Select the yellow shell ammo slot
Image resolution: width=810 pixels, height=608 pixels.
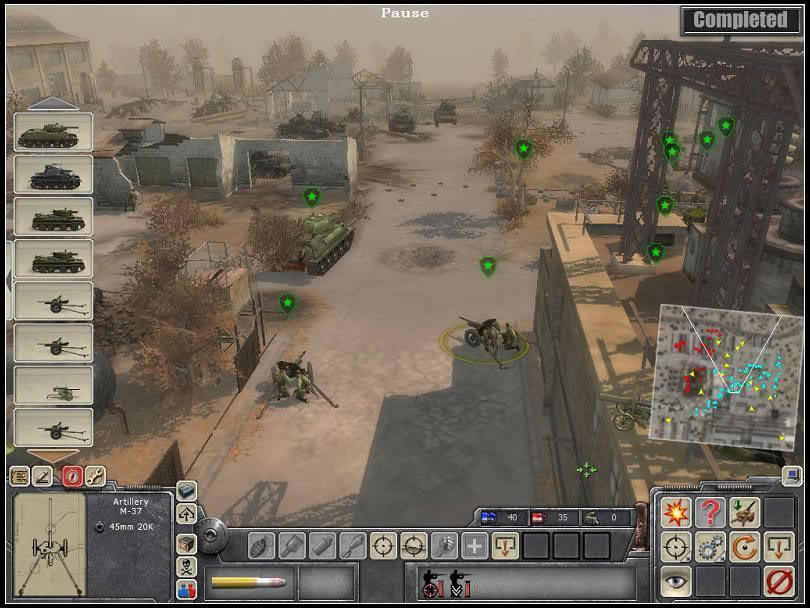[248, 582]
